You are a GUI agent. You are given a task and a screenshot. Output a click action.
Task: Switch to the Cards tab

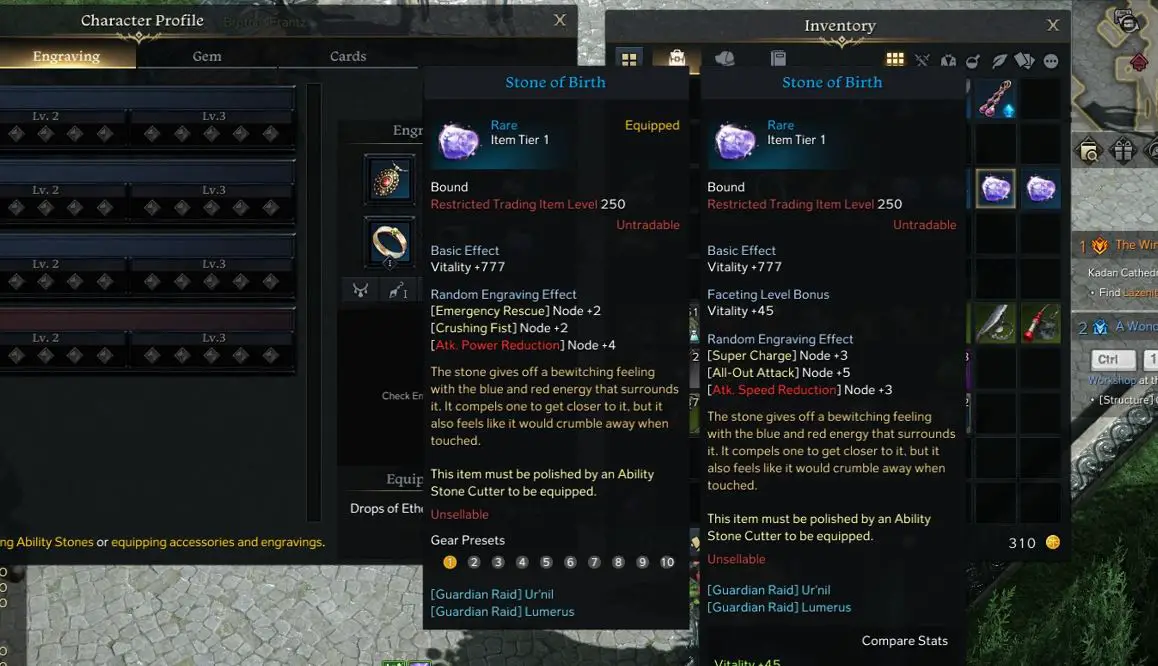coord(348,56)
